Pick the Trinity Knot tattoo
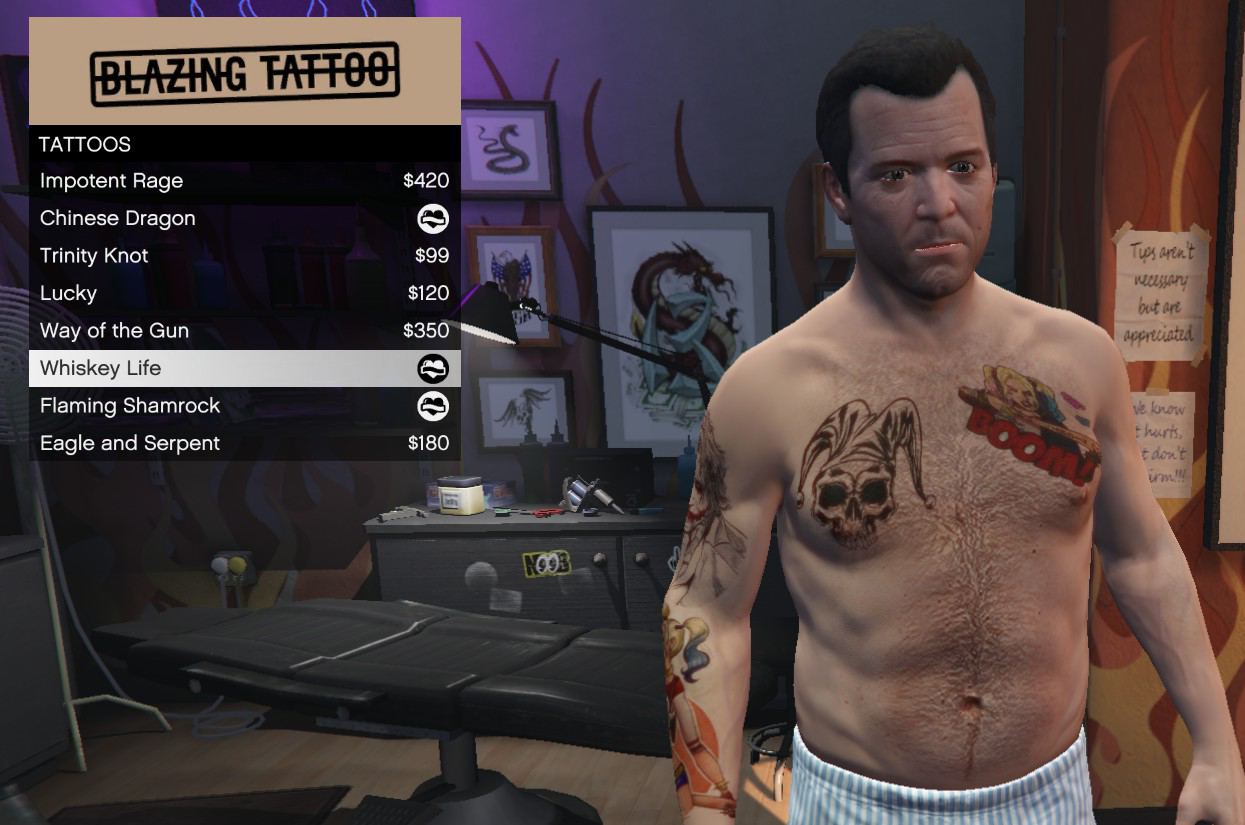Image resolution: width=1245 pixels, height=825 pixels. click(x=244, y=256)
